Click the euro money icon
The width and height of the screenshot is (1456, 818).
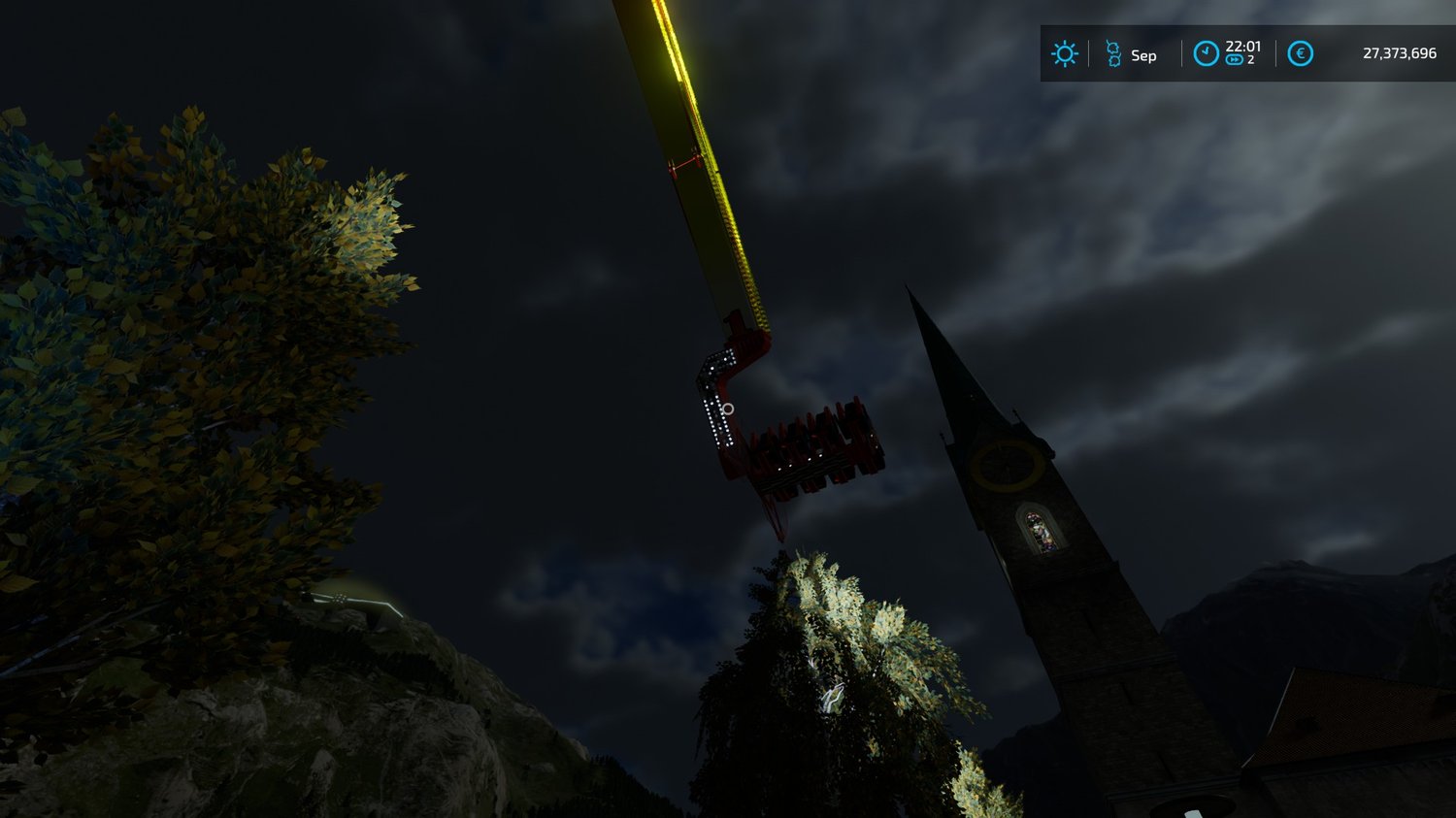coord(1300,53)
